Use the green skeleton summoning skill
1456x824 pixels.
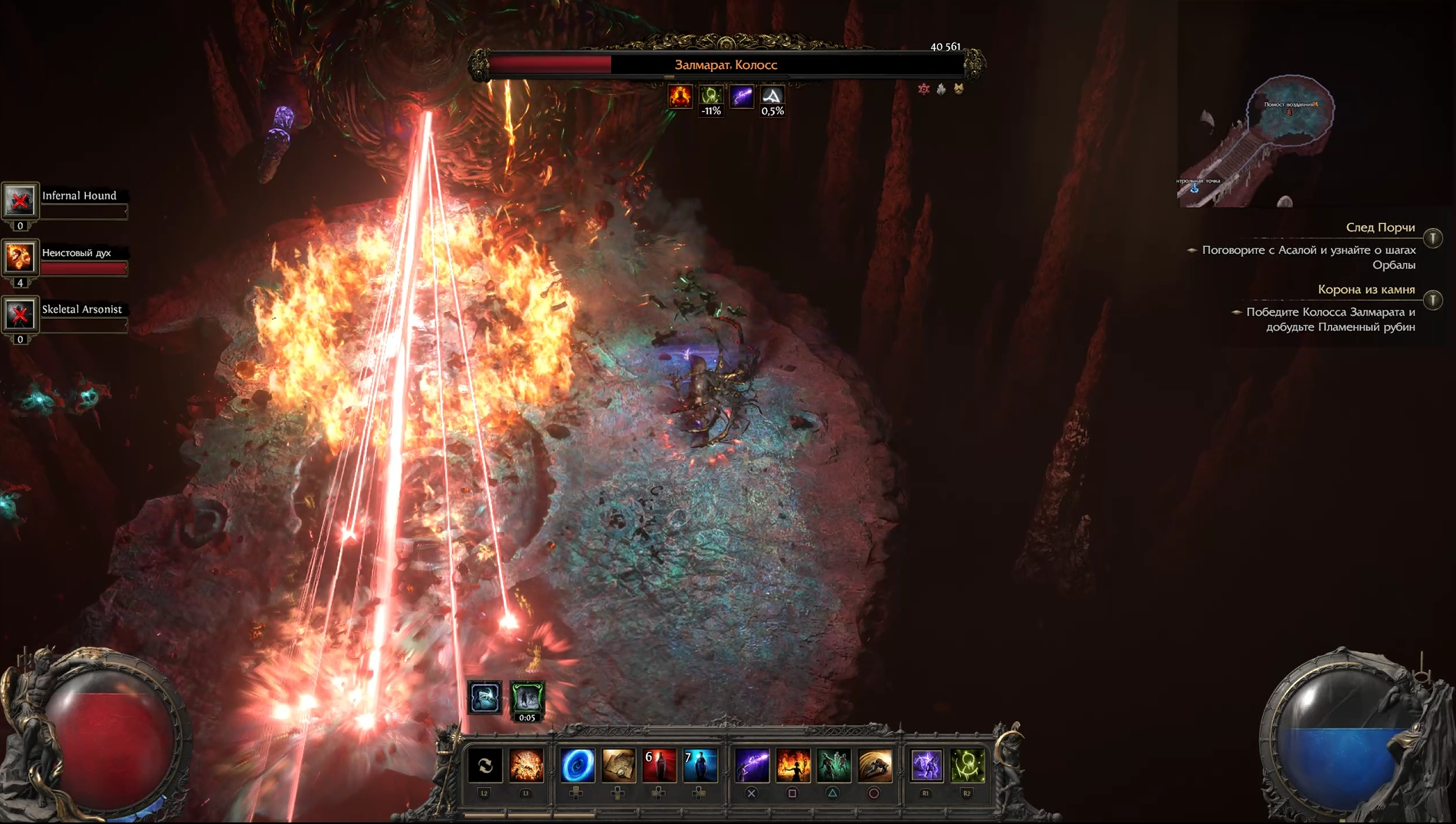point(834,765)
